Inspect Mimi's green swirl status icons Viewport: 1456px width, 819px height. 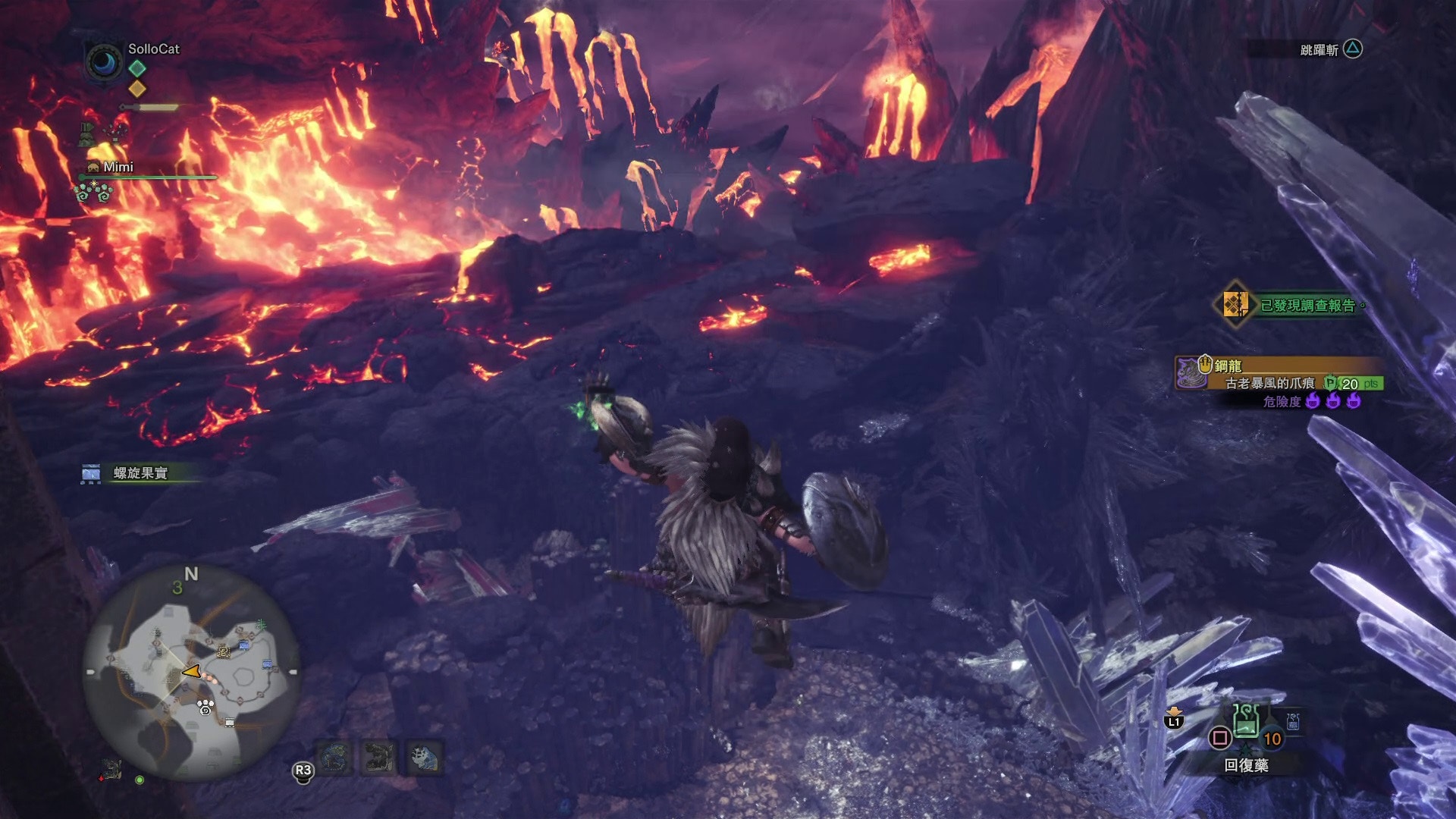click(x=93, y=193)
